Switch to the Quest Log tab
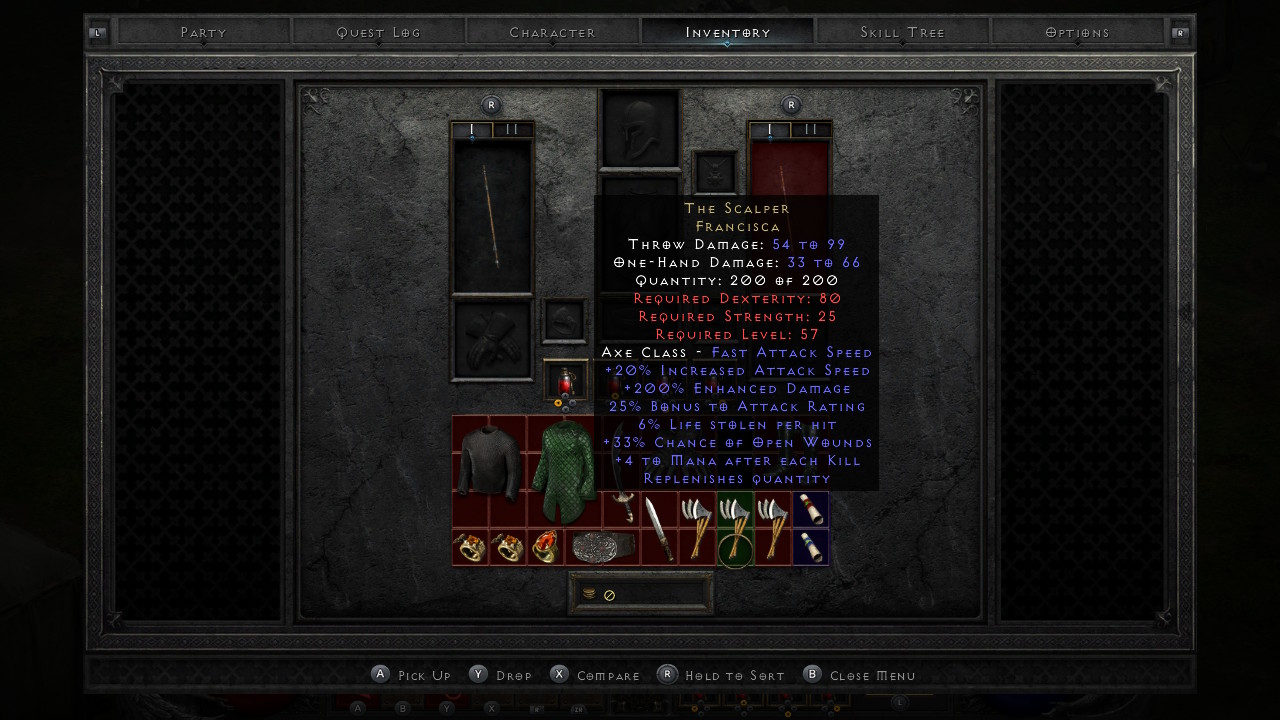Image resolution: width=1280 pixels, height=720 pixels. click(x=378, y=32)
